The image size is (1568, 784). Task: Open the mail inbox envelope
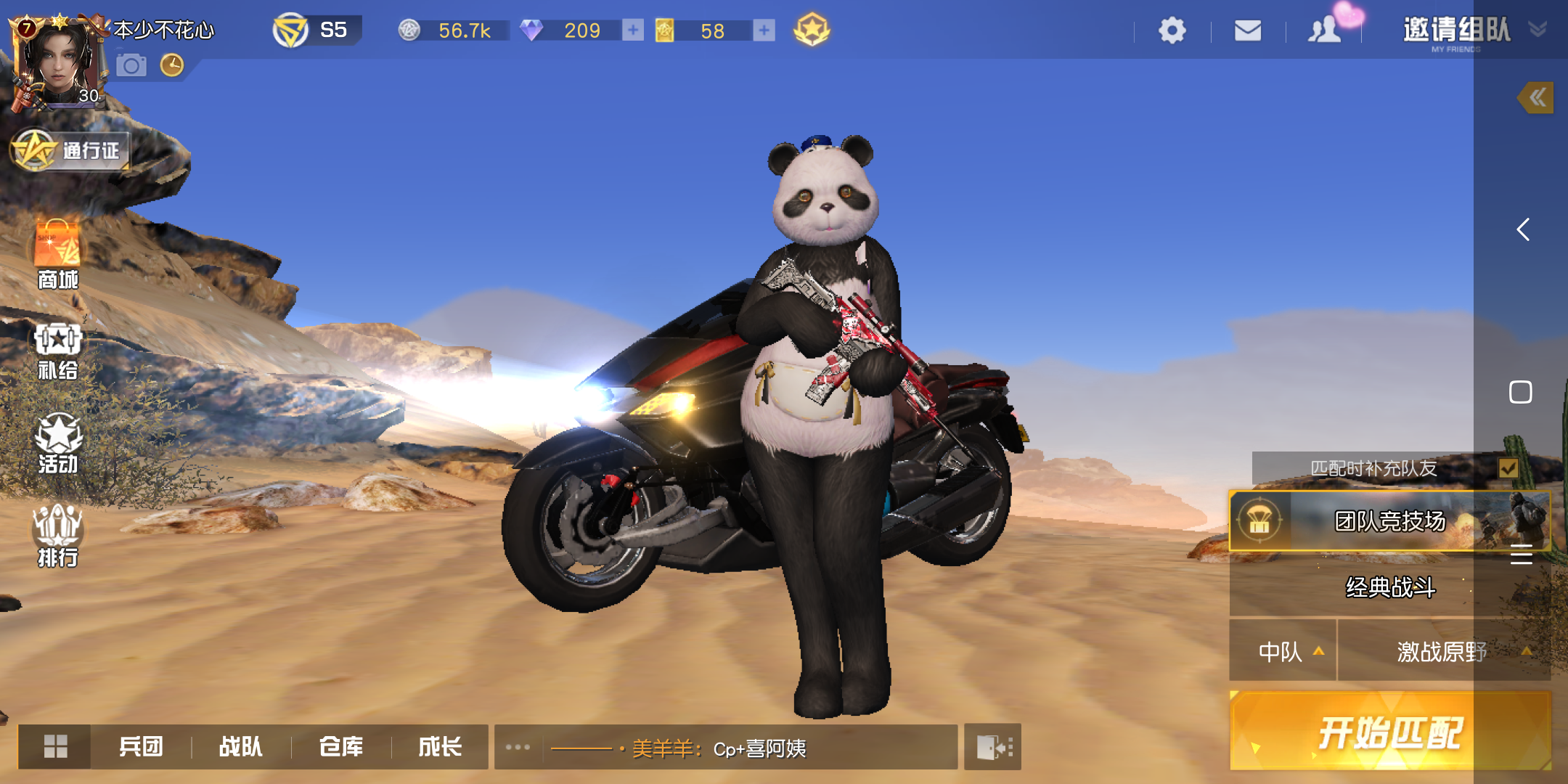(1247, 30)
